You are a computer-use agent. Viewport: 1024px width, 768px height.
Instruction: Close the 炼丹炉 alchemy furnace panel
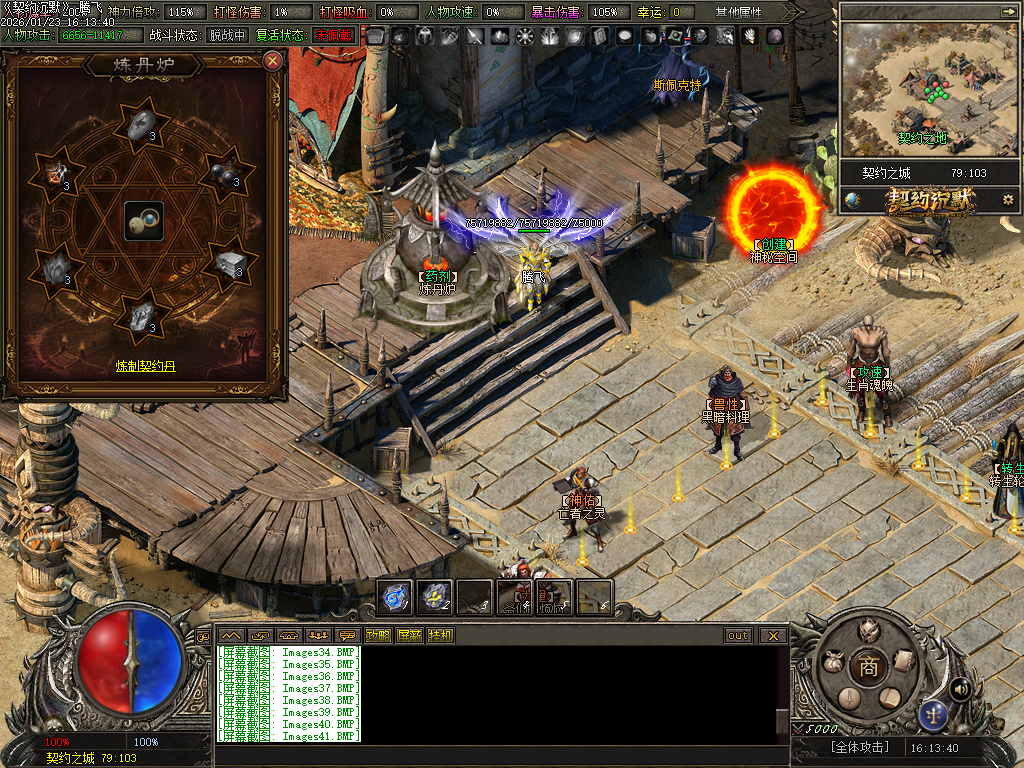(x=272, y=61)
